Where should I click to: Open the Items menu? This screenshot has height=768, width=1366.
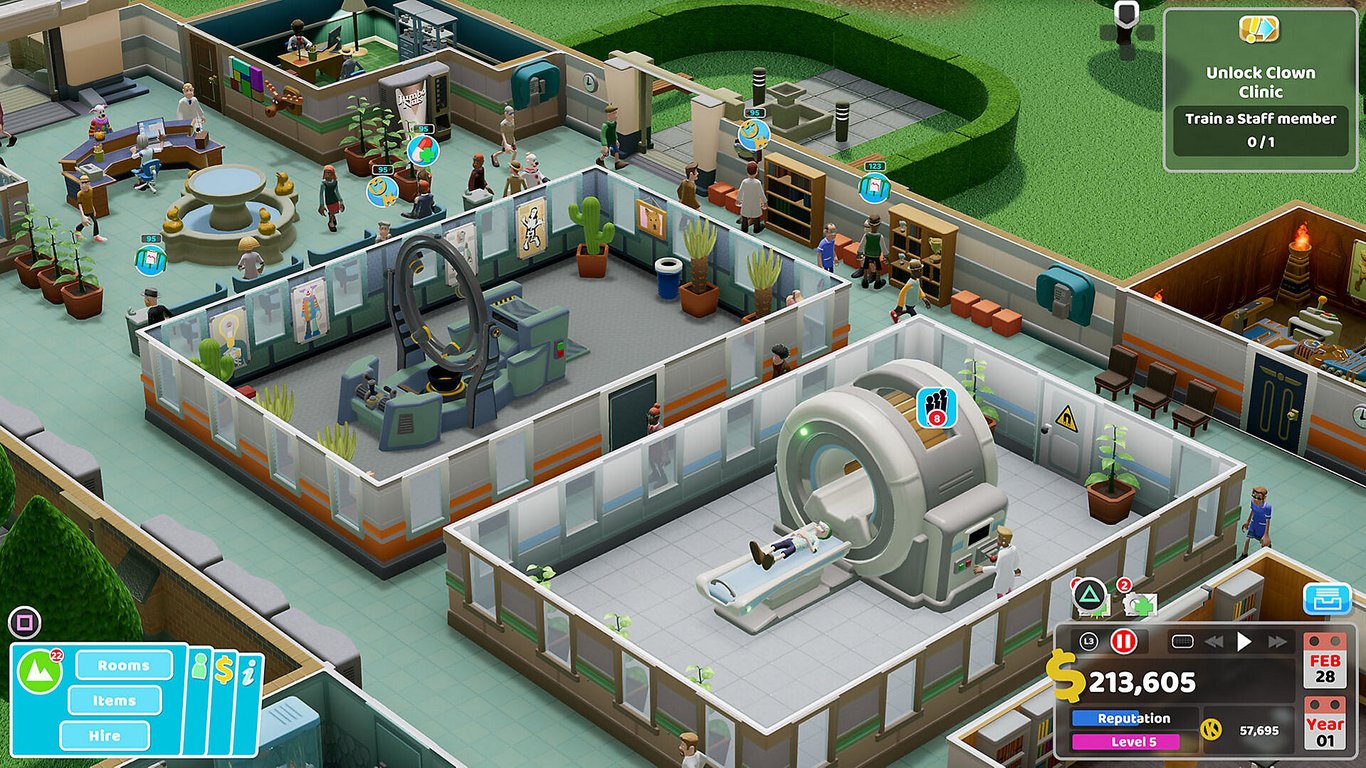(x=114, y=700)
